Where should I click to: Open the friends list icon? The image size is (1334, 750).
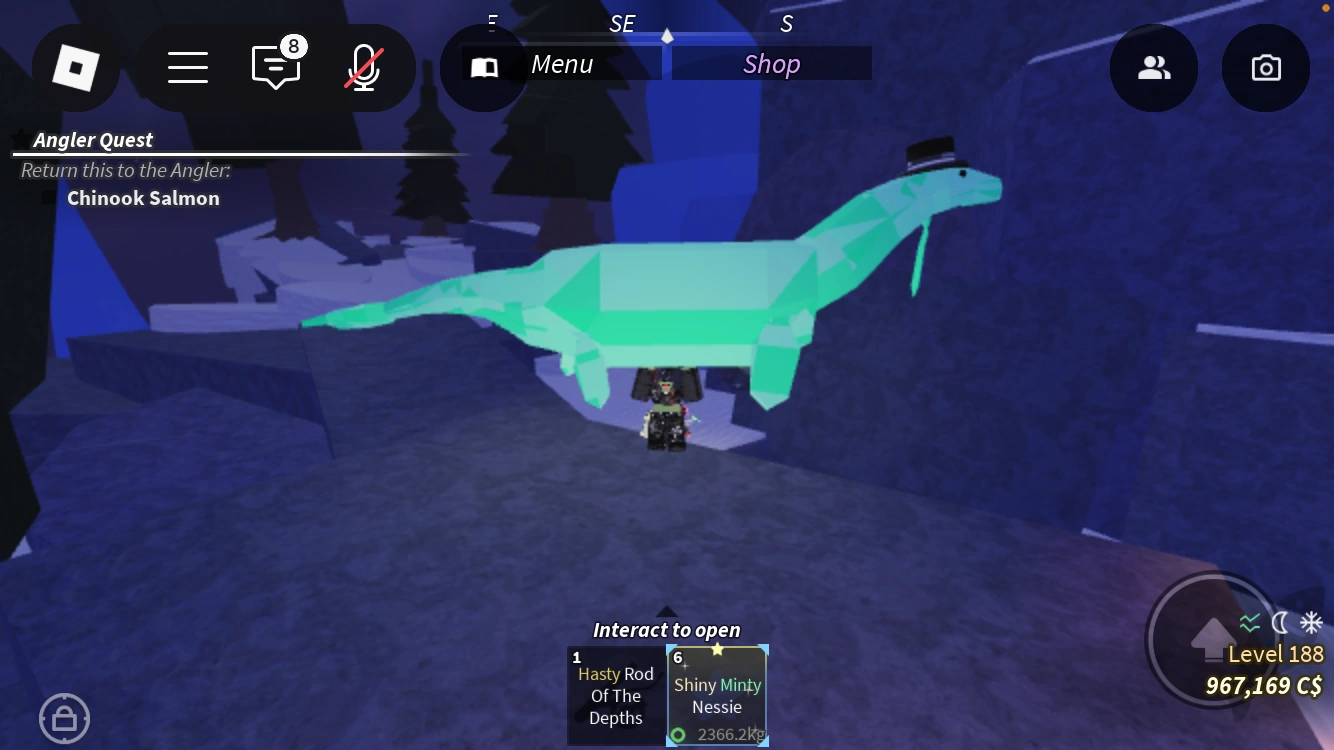[1154, 67]
